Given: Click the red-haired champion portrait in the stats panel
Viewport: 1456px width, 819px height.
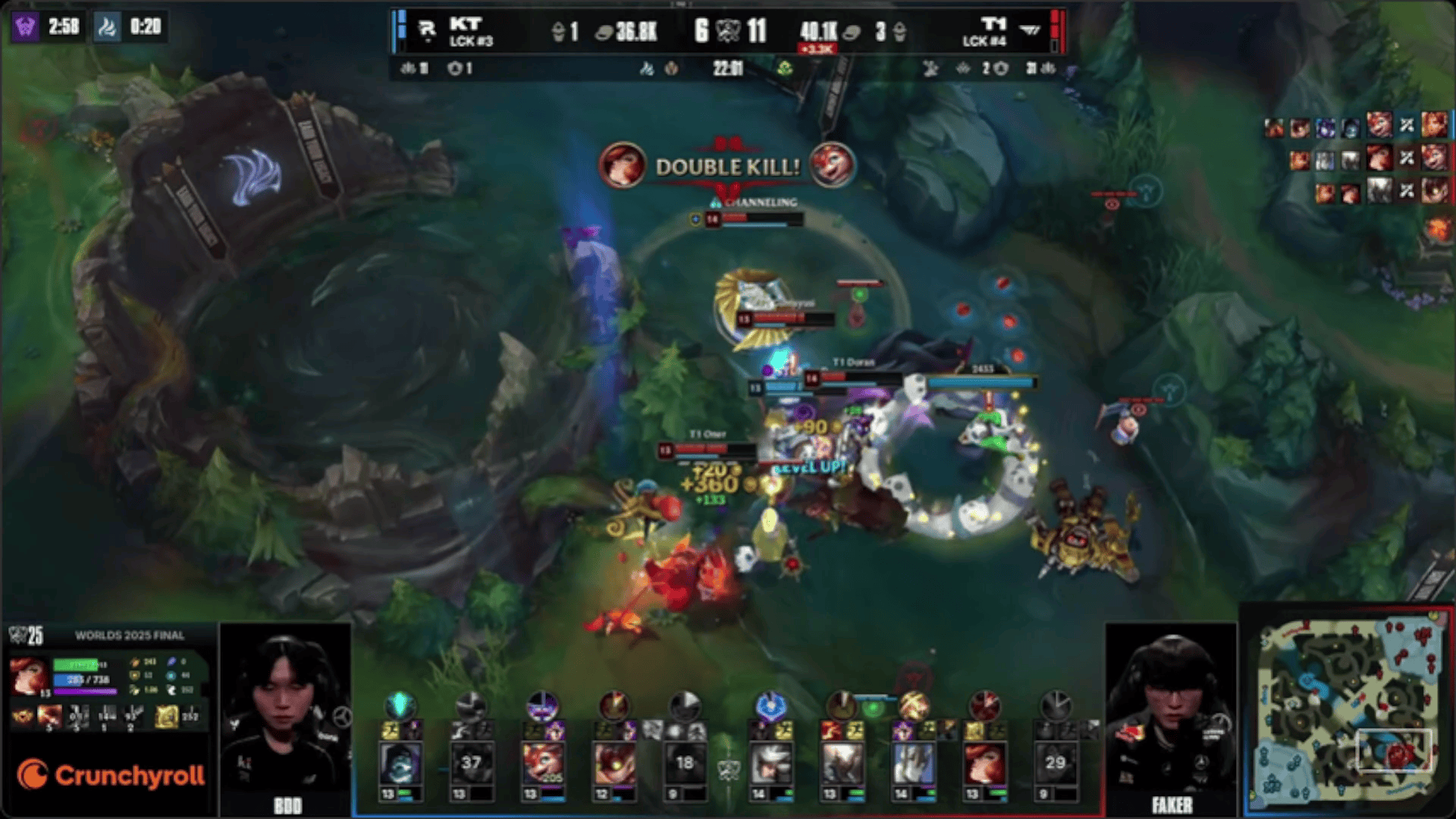Looking at the screenshot, I should pyautogui.click(x=29, y=675).
